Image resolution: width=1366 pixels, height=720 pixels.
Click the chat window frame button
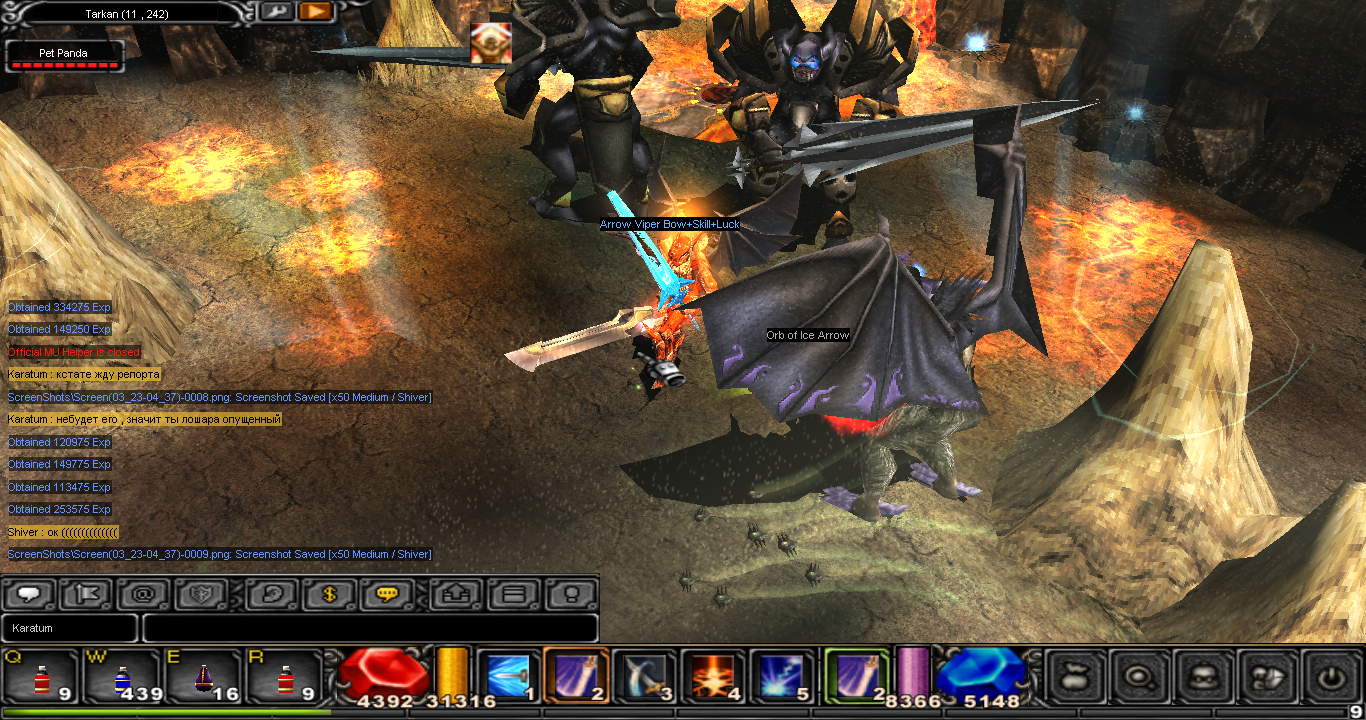pos(514,594)
